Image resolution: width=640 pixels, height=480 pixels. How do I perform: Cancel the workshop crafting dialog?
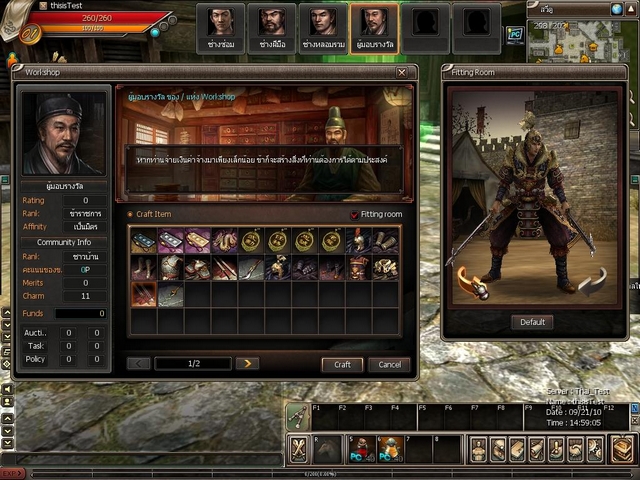point(388,364)
